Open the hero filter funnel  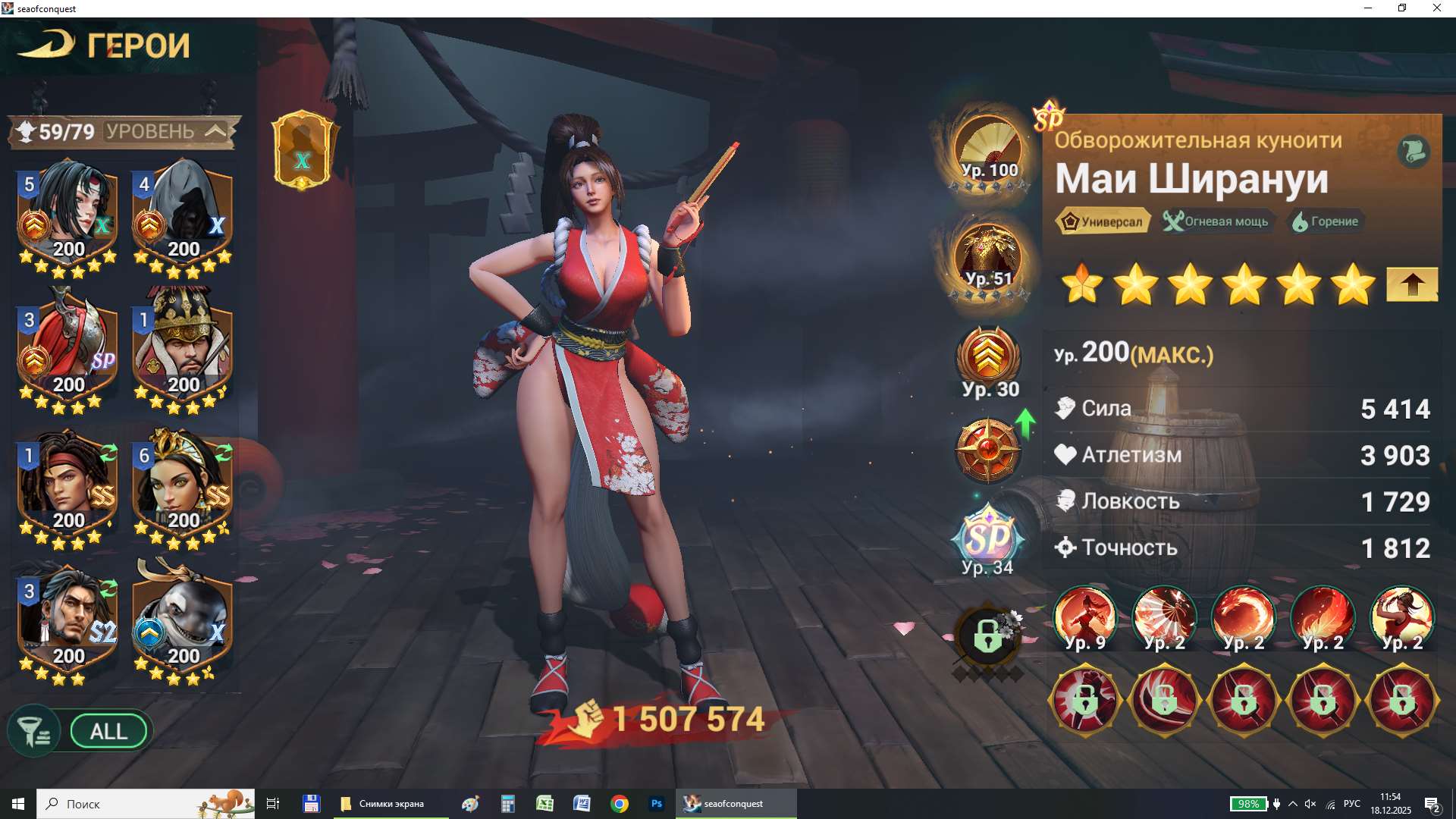coord(33,732)
